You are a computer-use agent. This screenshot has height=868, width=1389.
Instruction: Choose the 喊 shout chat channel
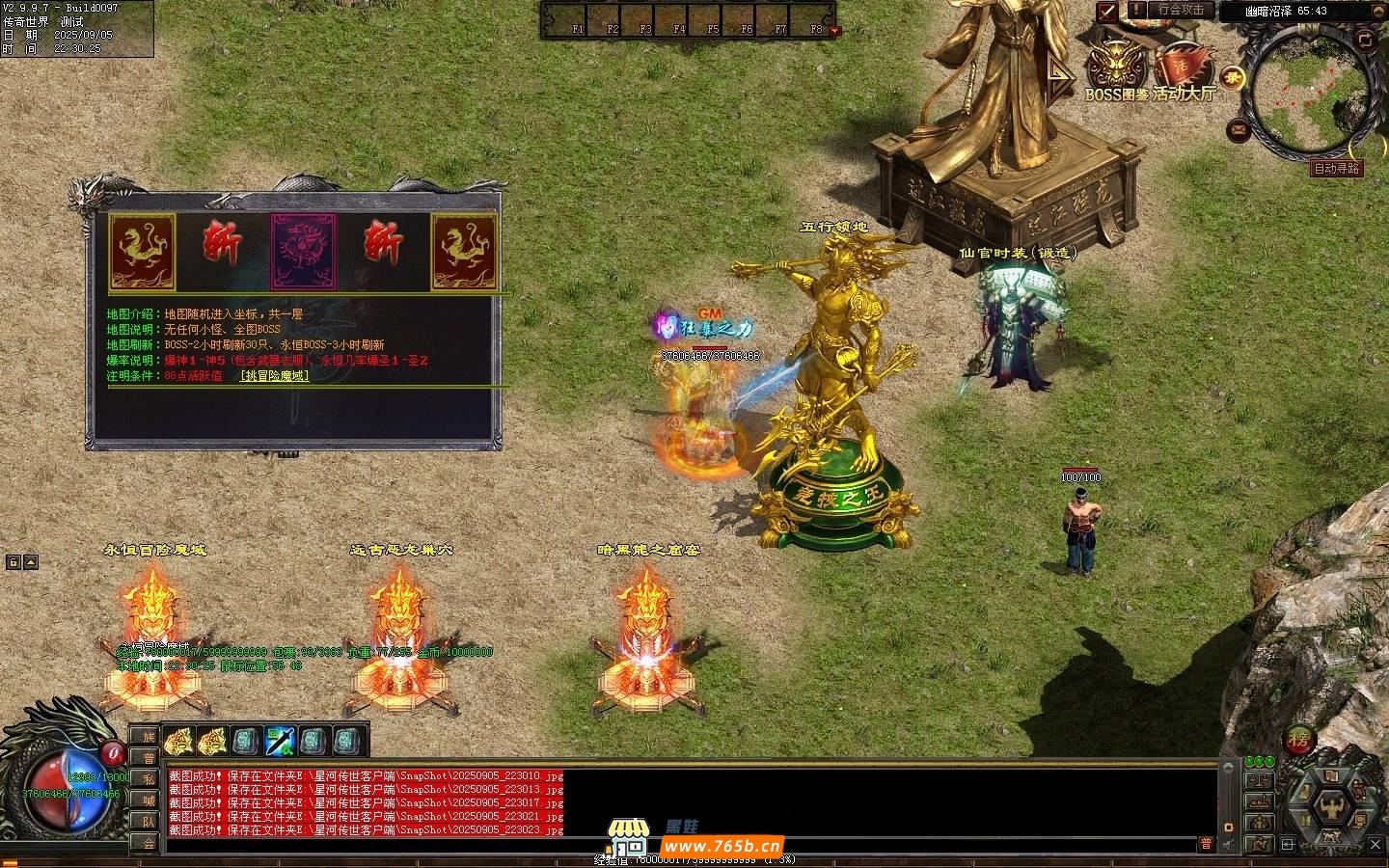(149, 800)
